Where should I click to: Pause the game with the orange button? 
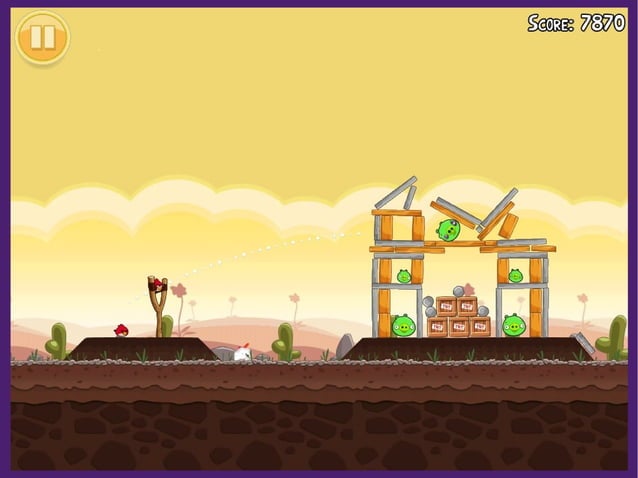point(42,38)
